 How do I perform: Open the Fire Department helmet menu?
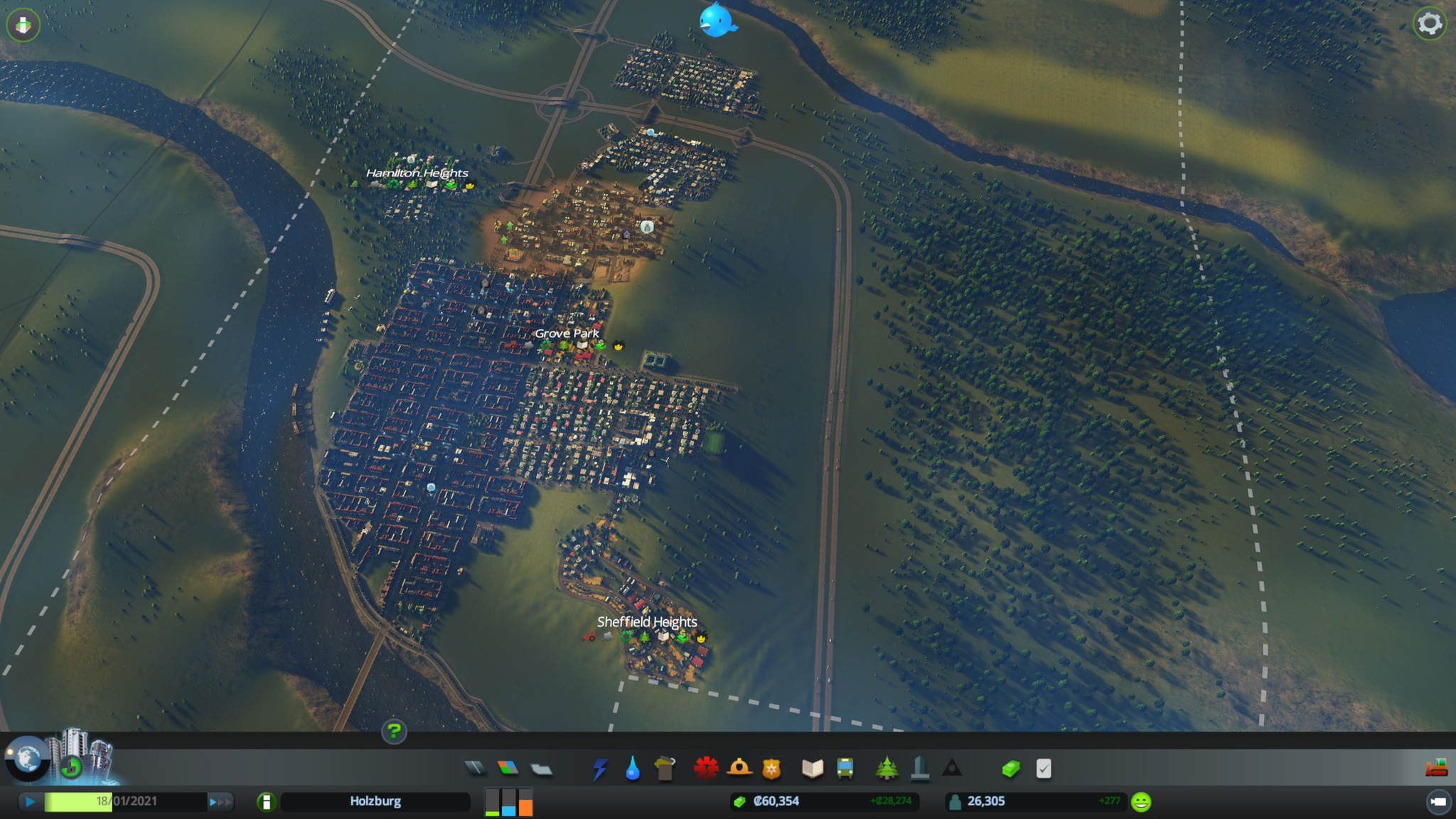pos(739,768)
